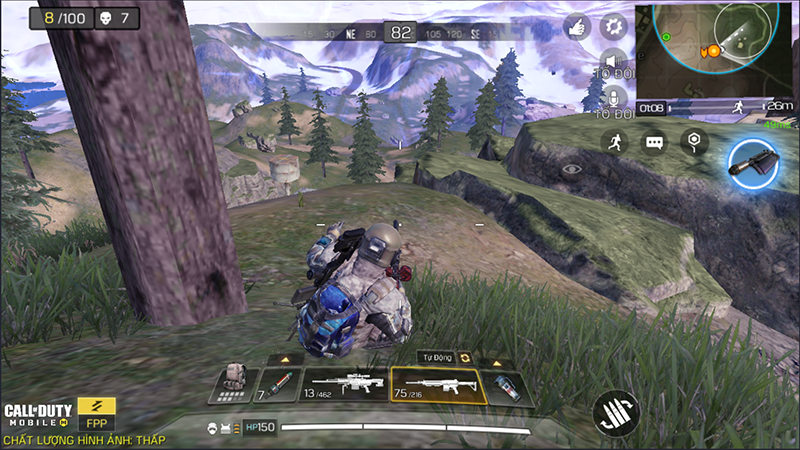Toggle the team speaker audio button

click(x=613, y=63)
